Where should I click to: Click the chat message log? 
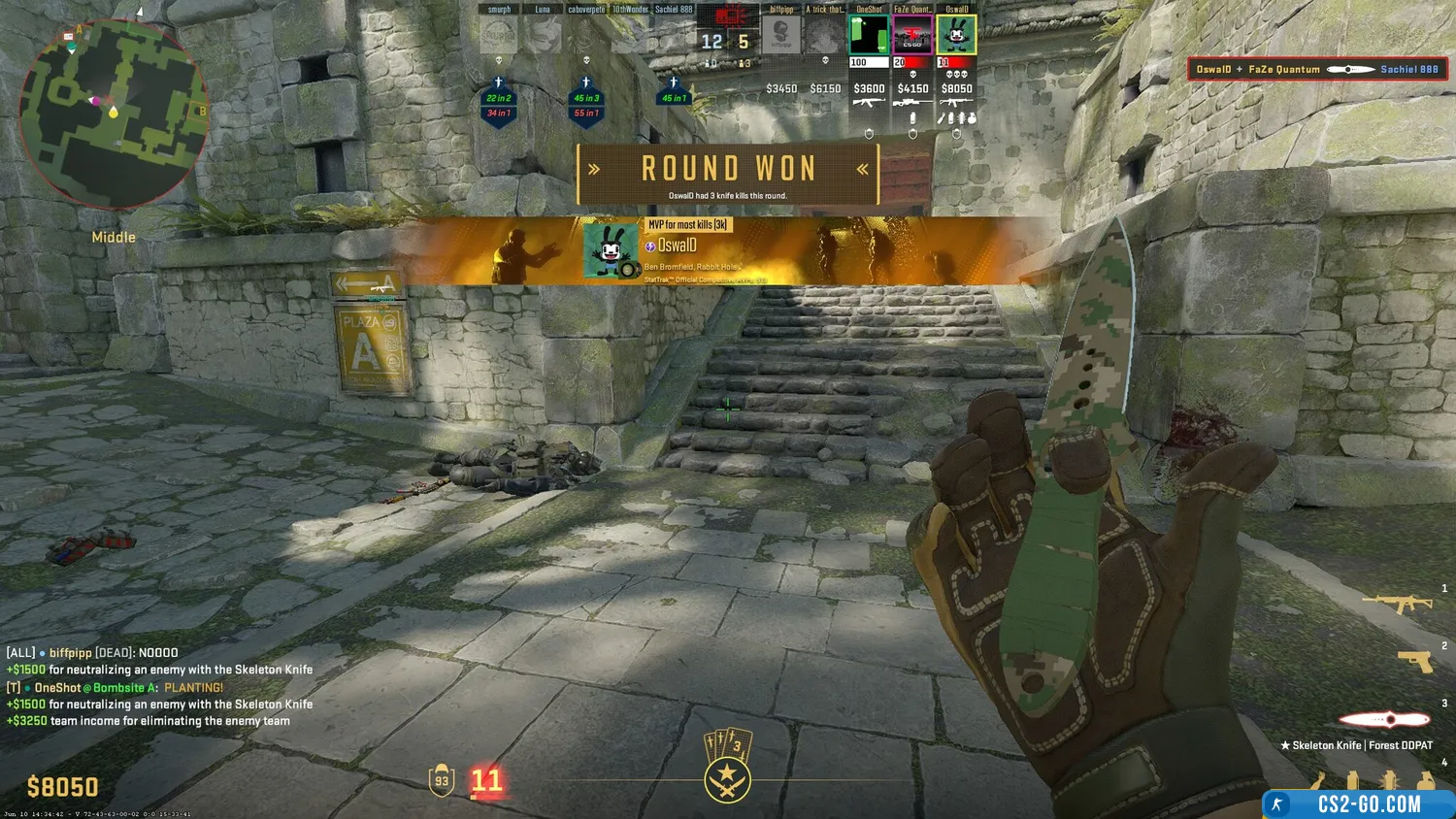[x=160, y=687]
